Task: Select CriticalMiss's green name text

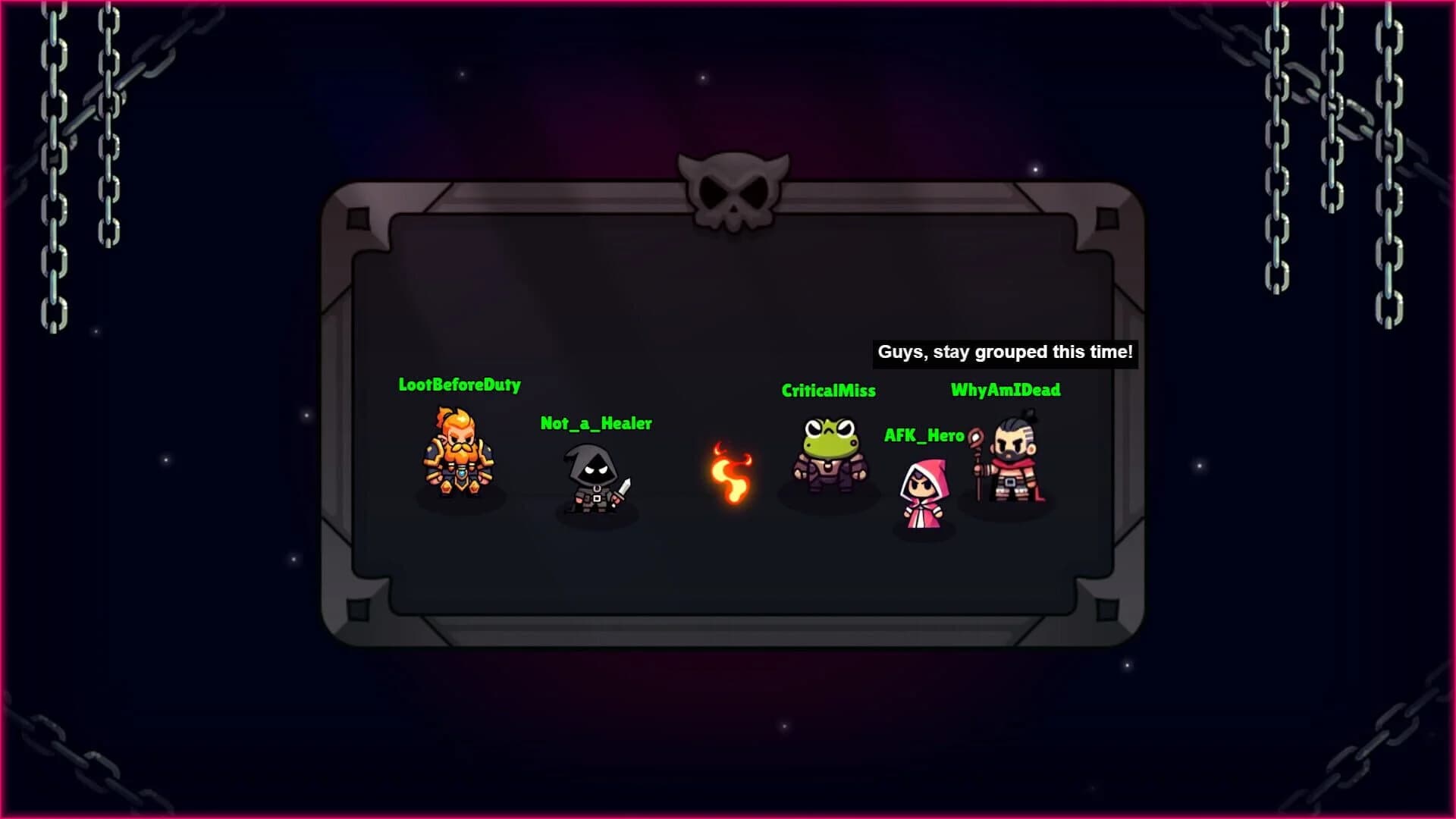Action: (829, 391)
